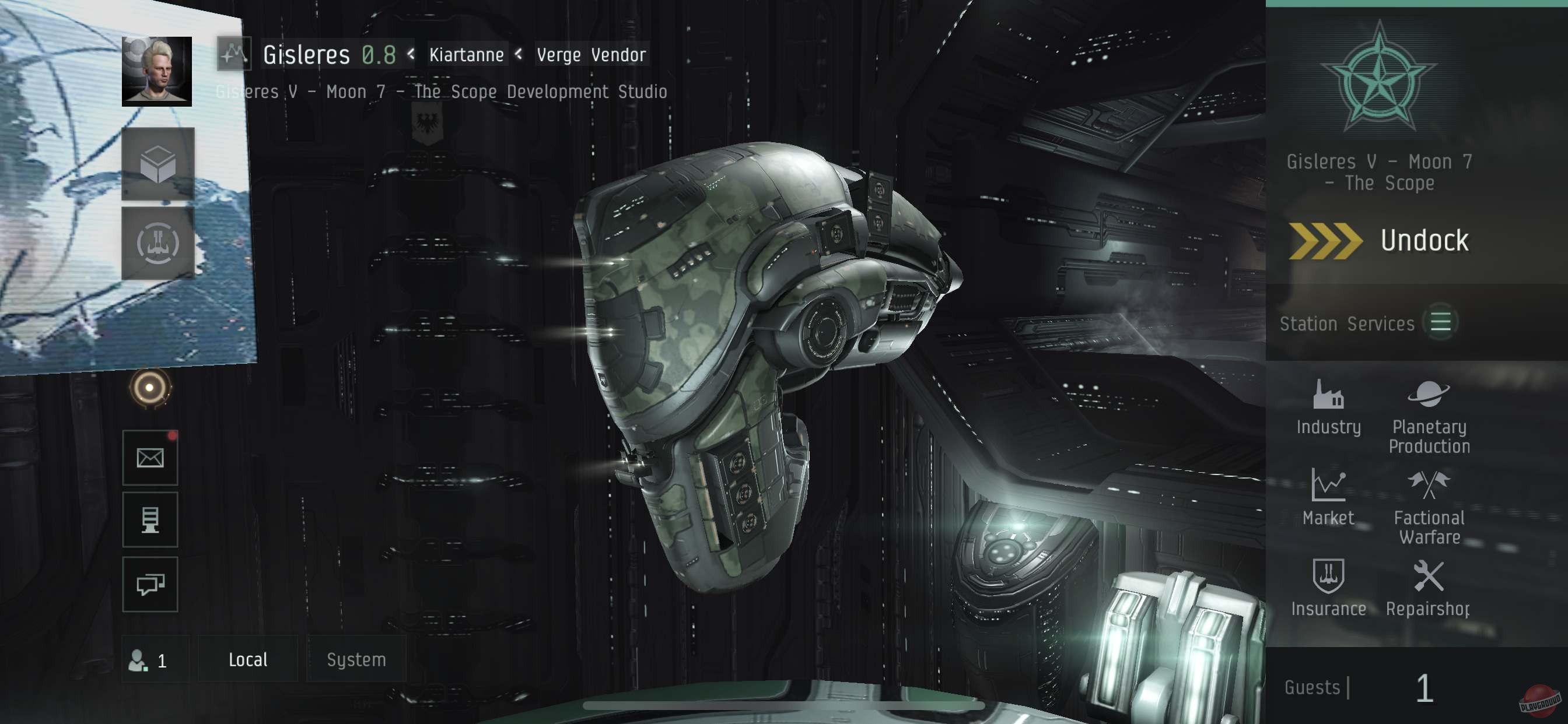Open the Insurance service
Image resolution: width=1568 pixels, height=724 pixels.
coord(1329,588)
